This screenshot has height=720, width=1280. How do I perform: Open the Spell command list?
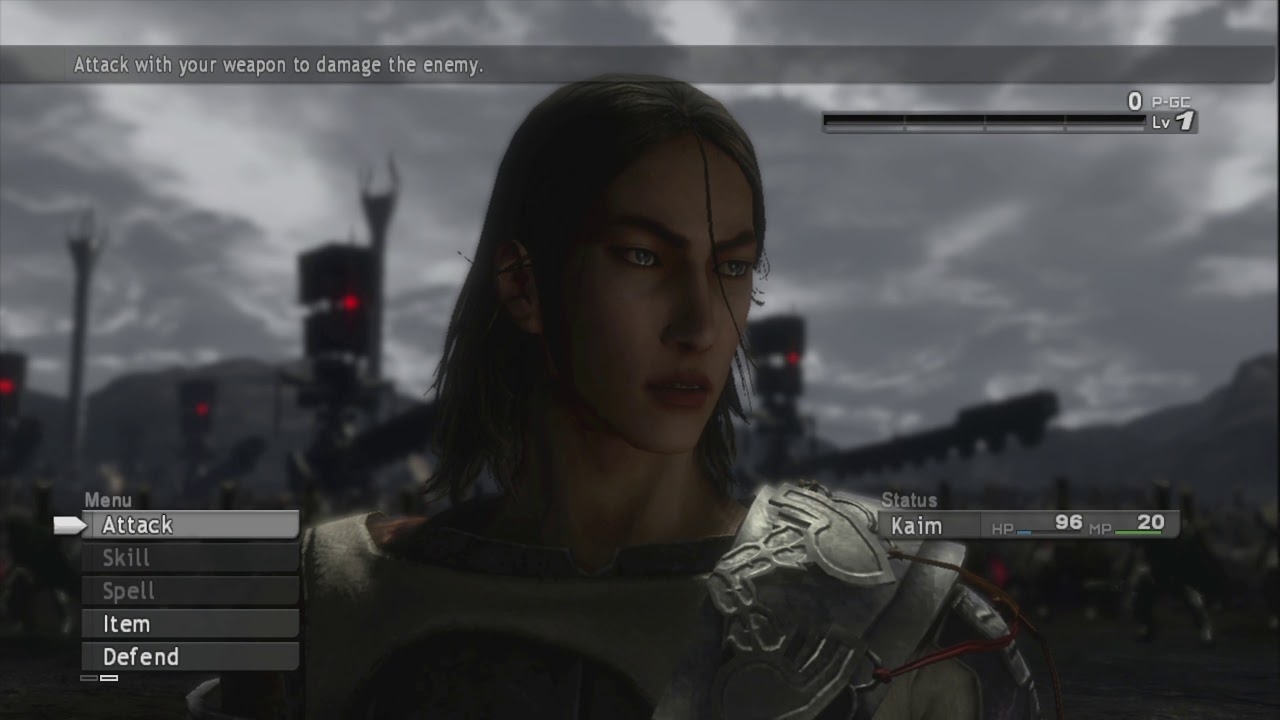click(x=190, y=591)
